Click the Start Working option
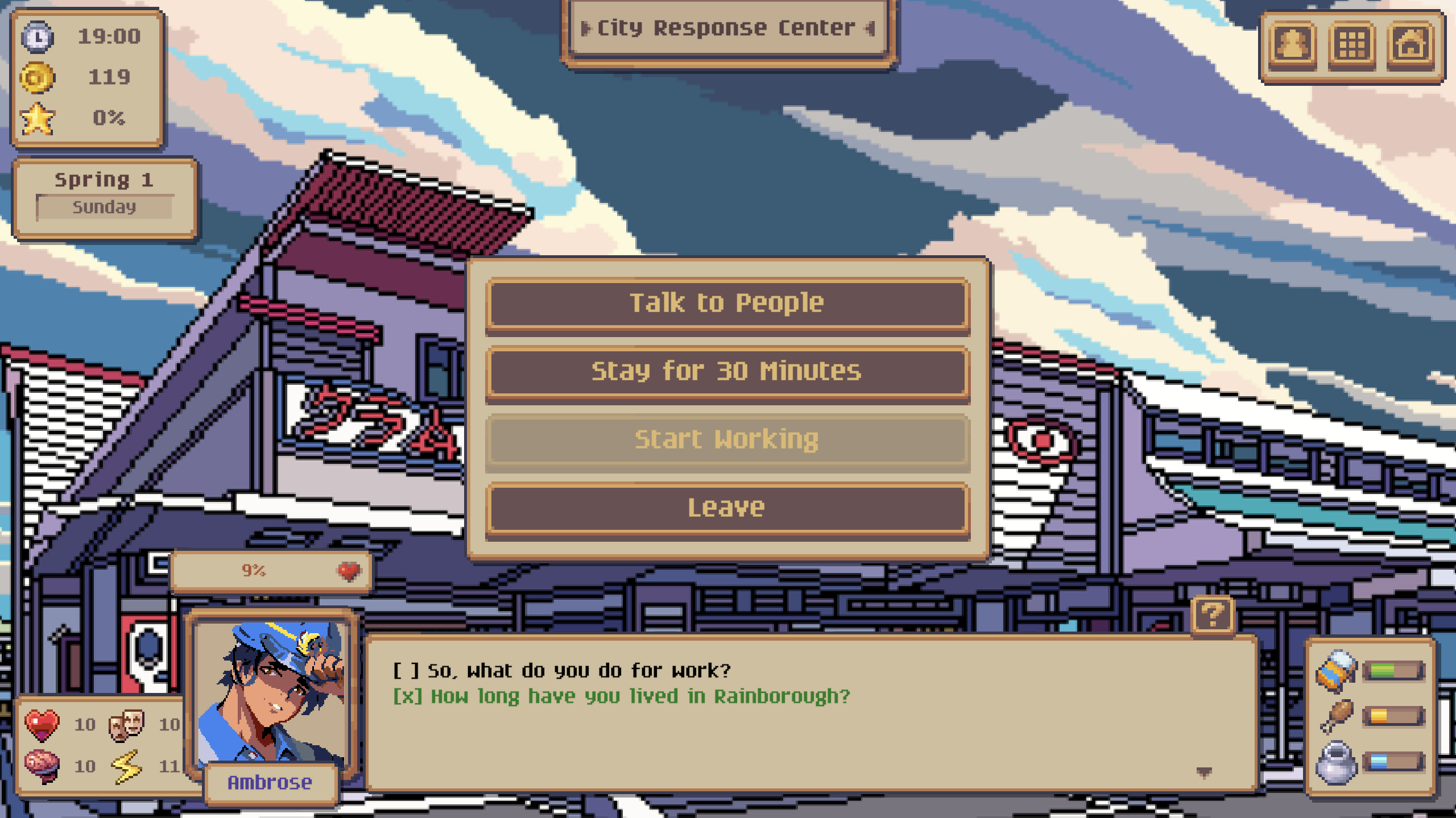 click(x=727, y=441)
